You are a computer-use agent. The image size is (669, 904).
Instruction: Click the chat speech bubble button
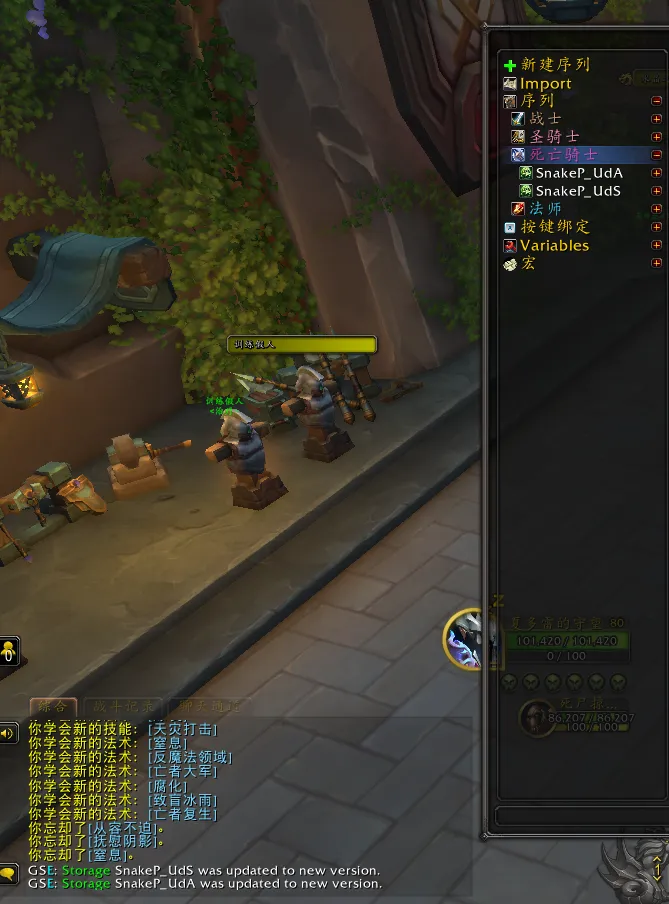coord(9,873)
